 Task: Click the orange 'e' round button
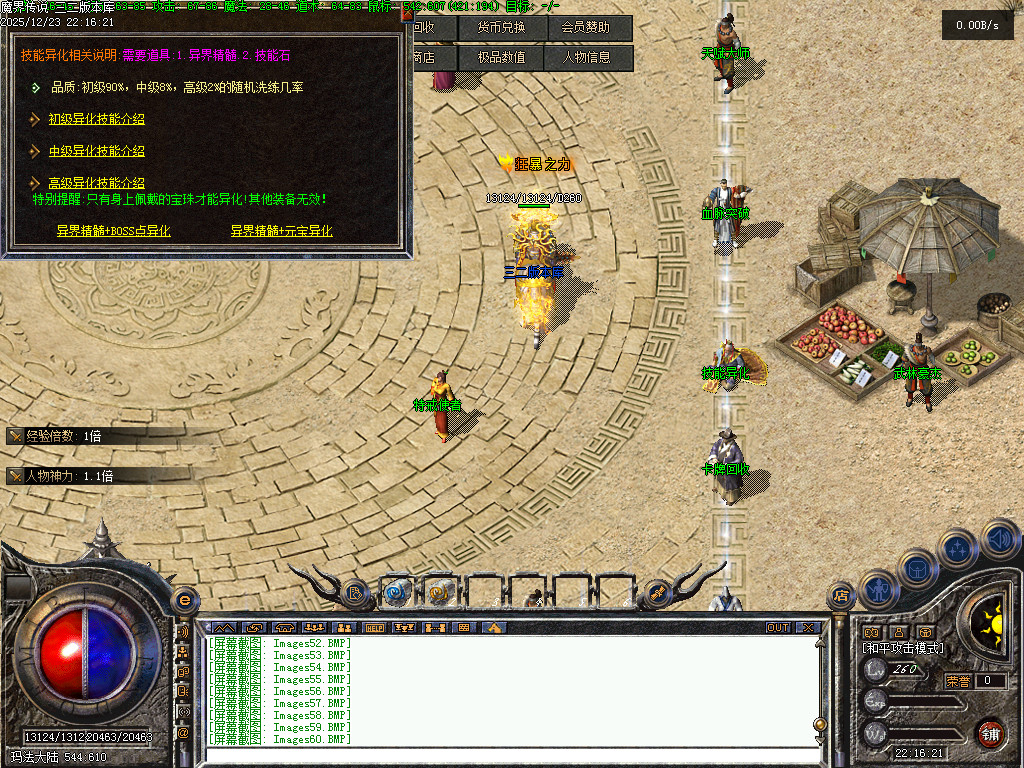pyautogui.click(x=184, y=599)
